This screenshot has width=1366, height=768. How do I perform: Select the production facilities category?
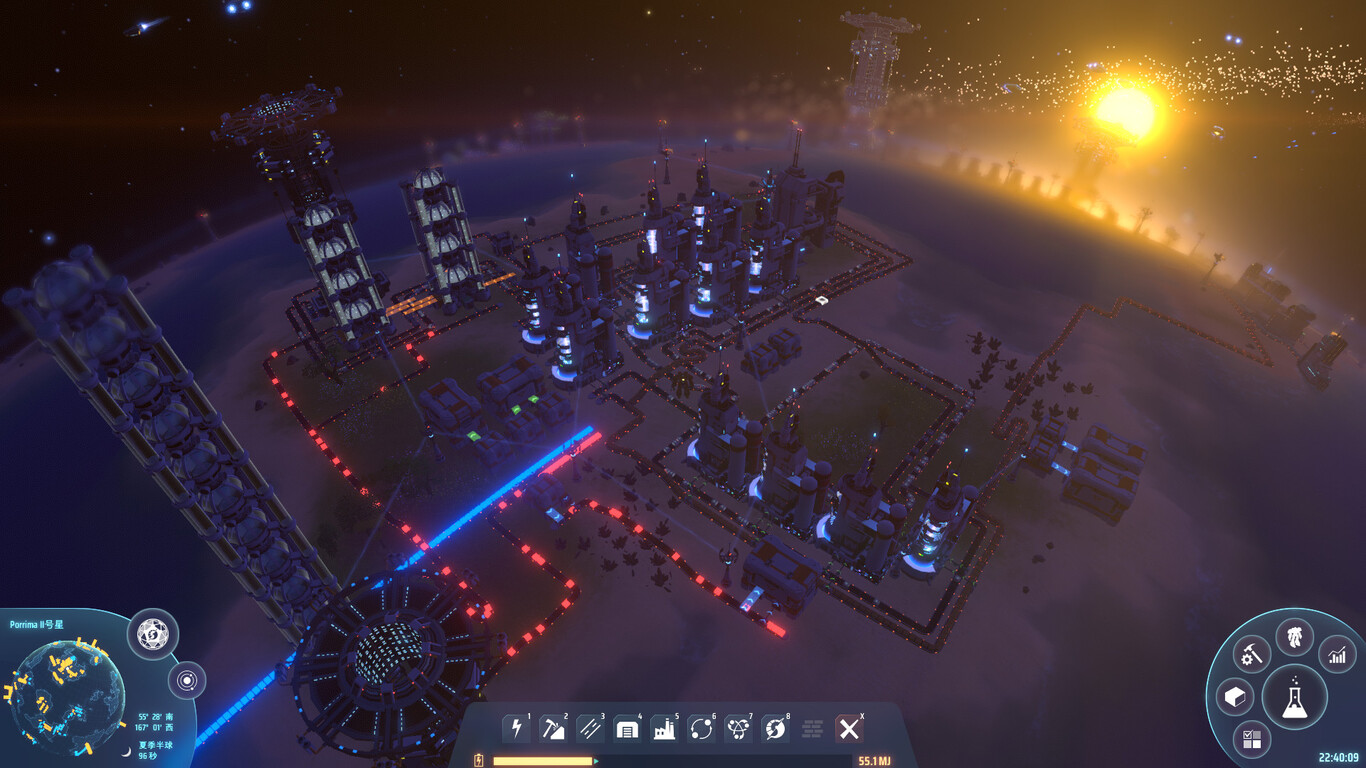pos(664,730)
